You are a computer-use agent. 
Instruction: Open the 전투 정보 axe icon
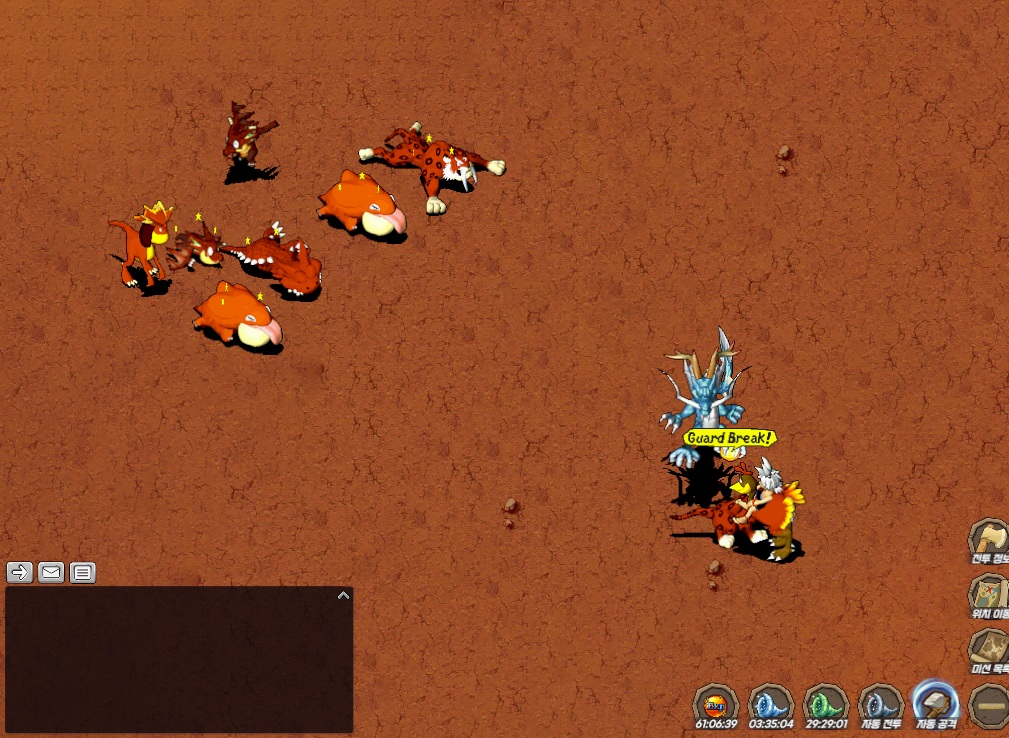point(989,540)
